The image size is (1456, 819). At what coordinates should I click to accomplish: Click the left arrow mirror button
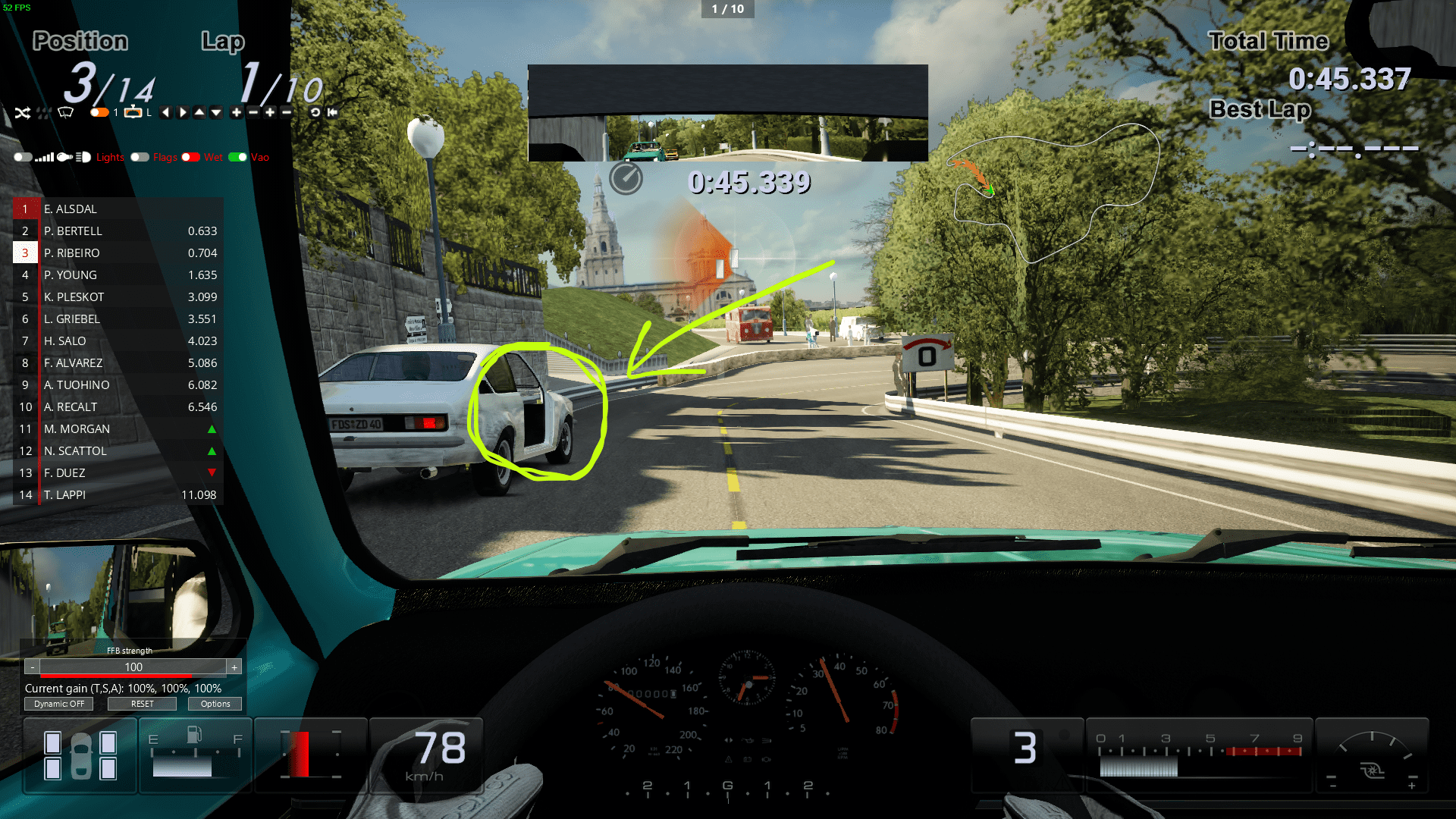[165, 112]
